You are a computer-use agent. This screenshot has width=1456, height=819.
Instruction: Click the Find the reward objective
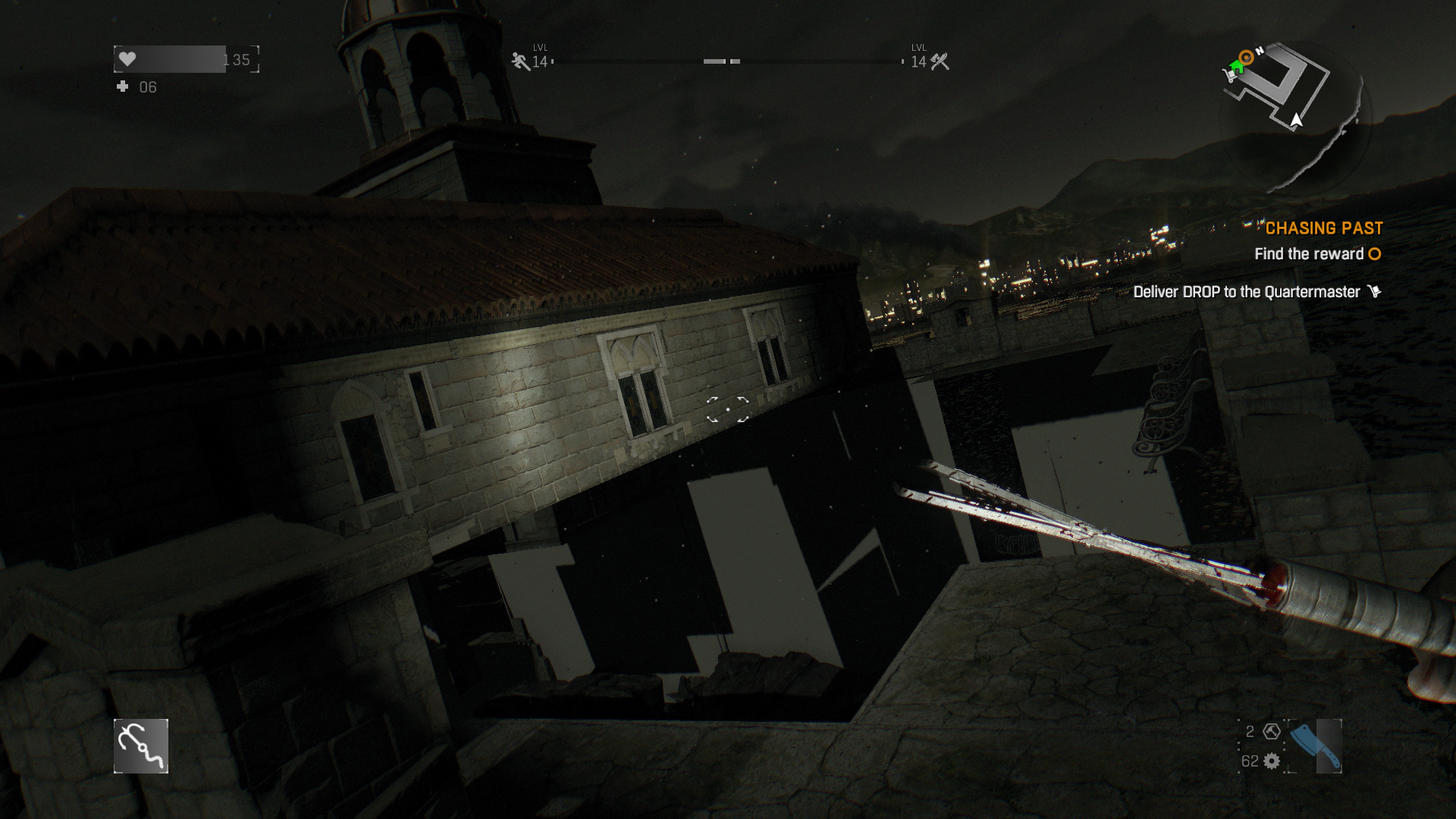point(1309,254)
